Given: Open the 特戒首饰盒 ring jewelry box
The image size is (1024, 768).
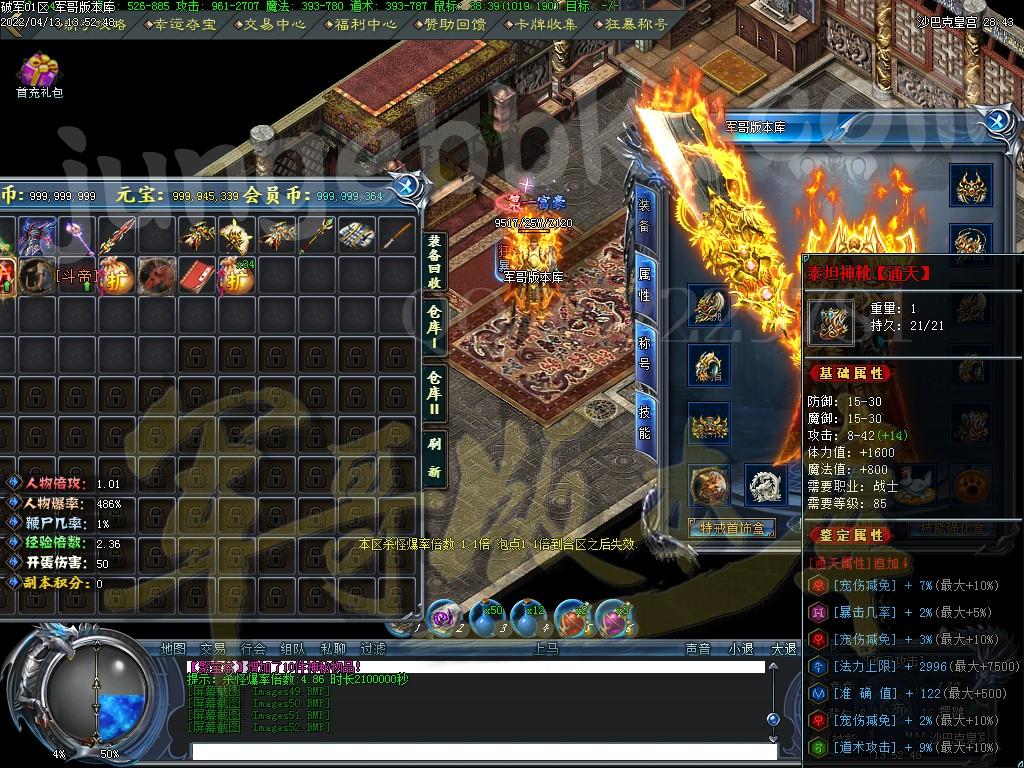Looking at the screenshot, I should click(731, 527).
